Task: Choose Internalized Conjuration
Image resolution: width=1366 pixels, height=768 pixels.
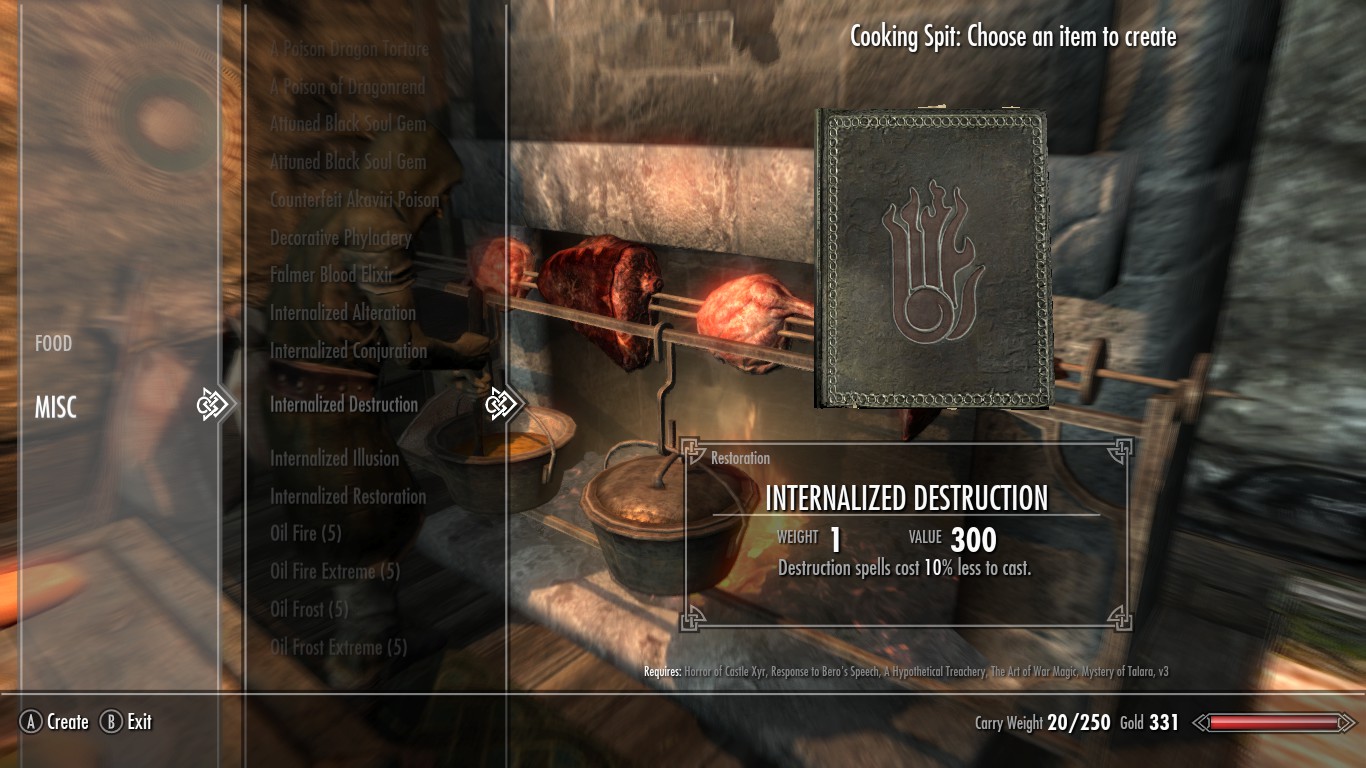Action: (x=348, y=351)
